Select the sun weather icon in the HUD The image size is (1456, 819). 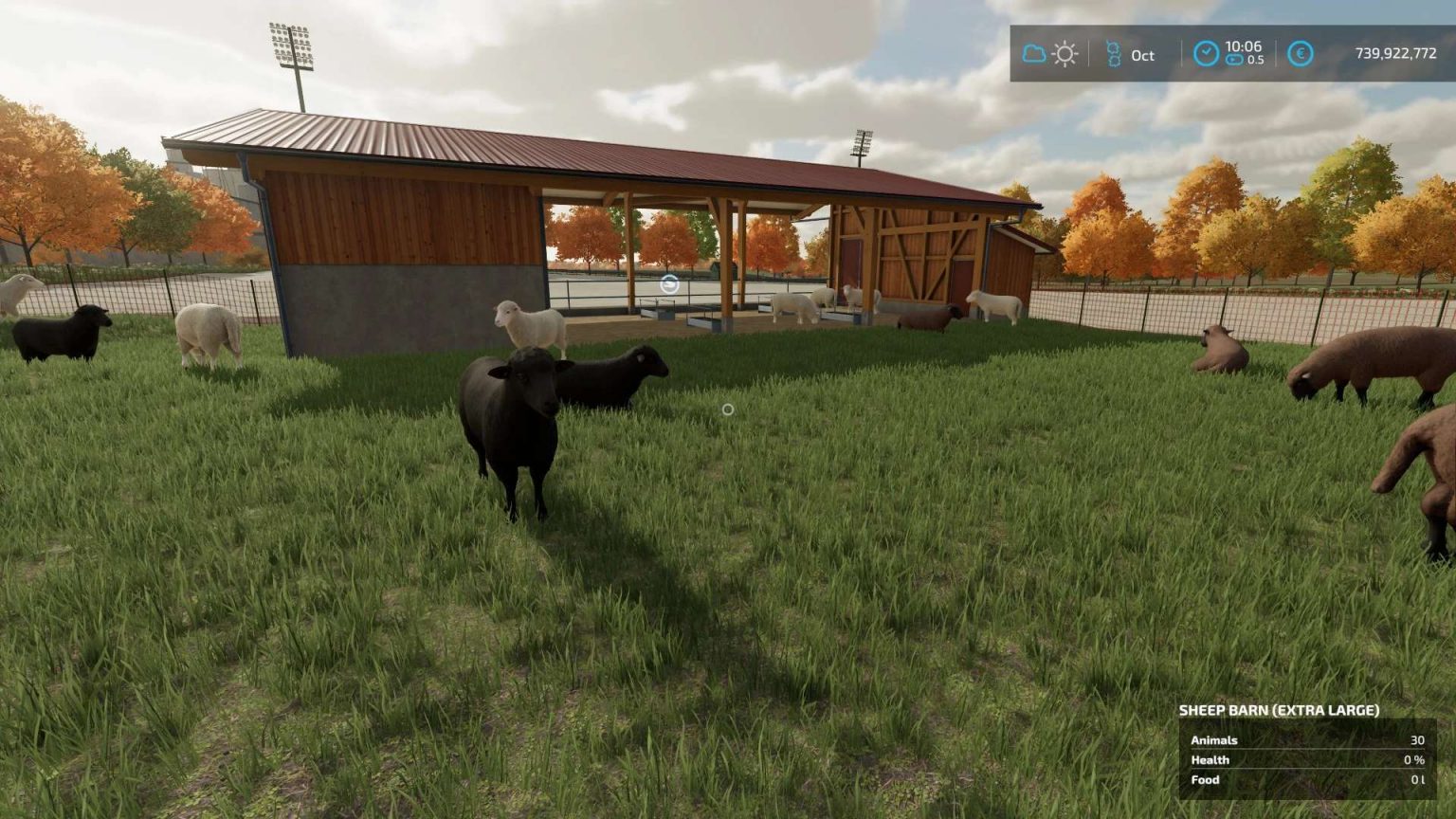pyautogui.click(x=1065, y=54)
